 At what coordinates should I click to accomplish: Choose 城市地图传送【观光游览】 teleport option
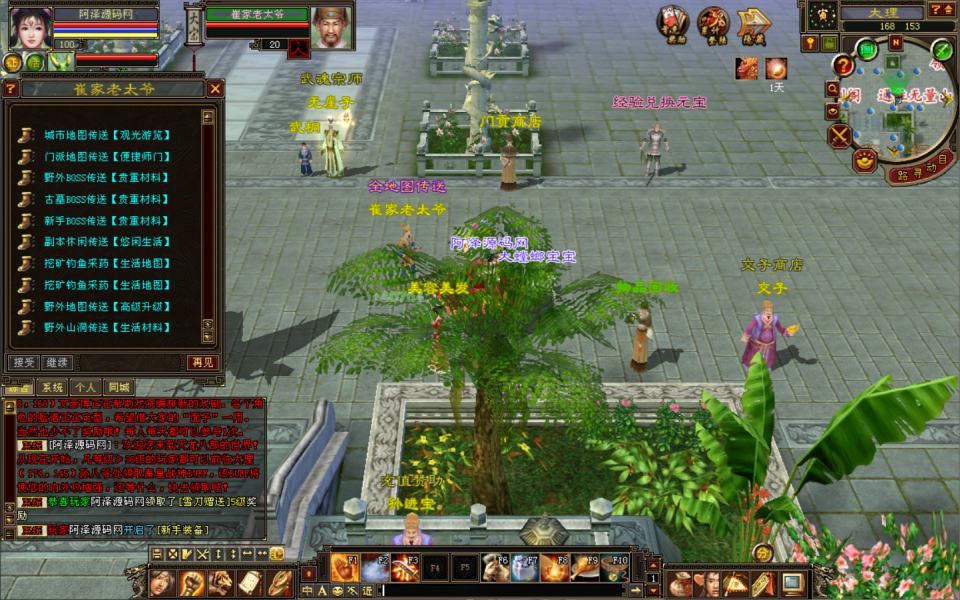pyautogui.click(x=105, y=133)
